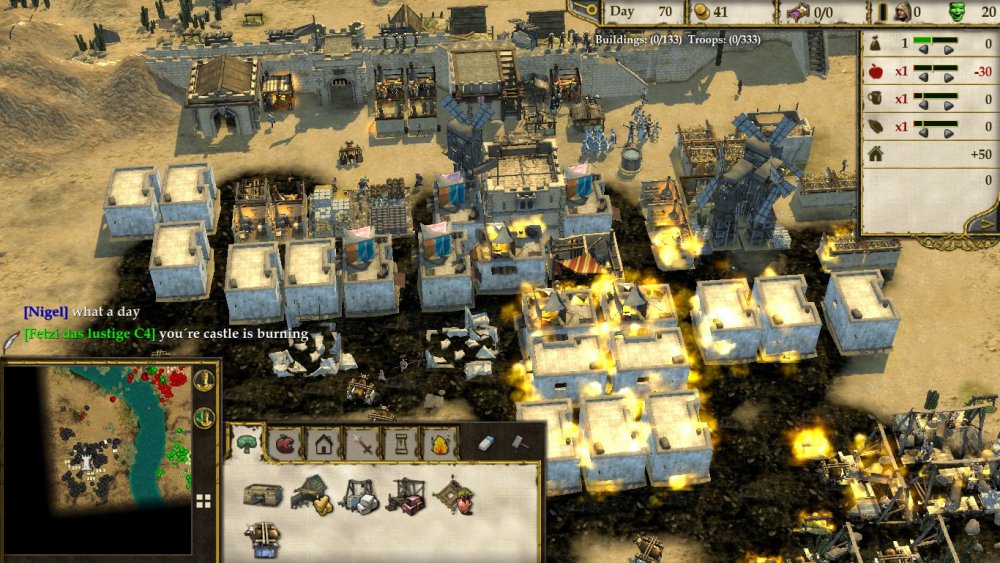
Task: Choose the stockpile building
Action: coord(262,494)
